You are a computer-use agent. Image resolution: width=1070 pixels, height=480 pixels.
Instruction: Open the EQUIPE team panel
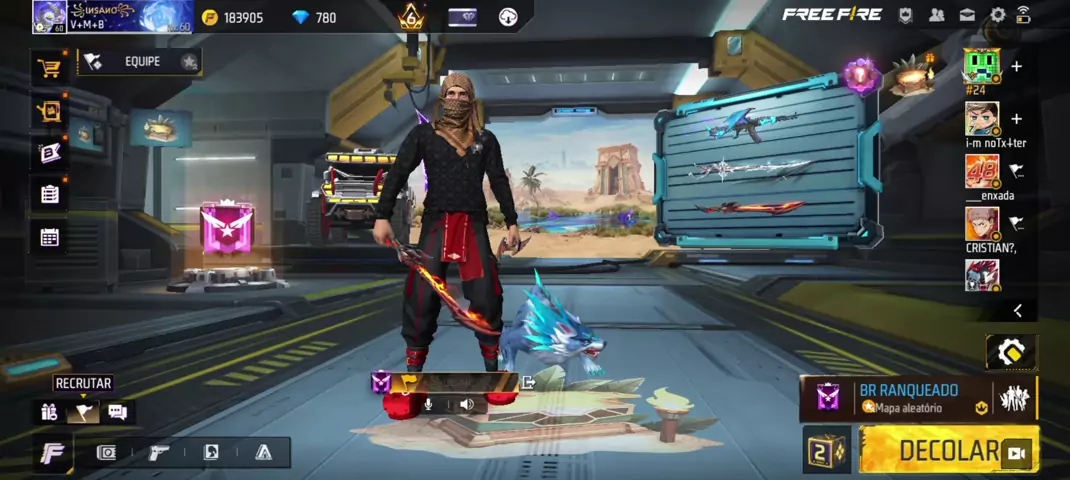[x=141, y=62]
